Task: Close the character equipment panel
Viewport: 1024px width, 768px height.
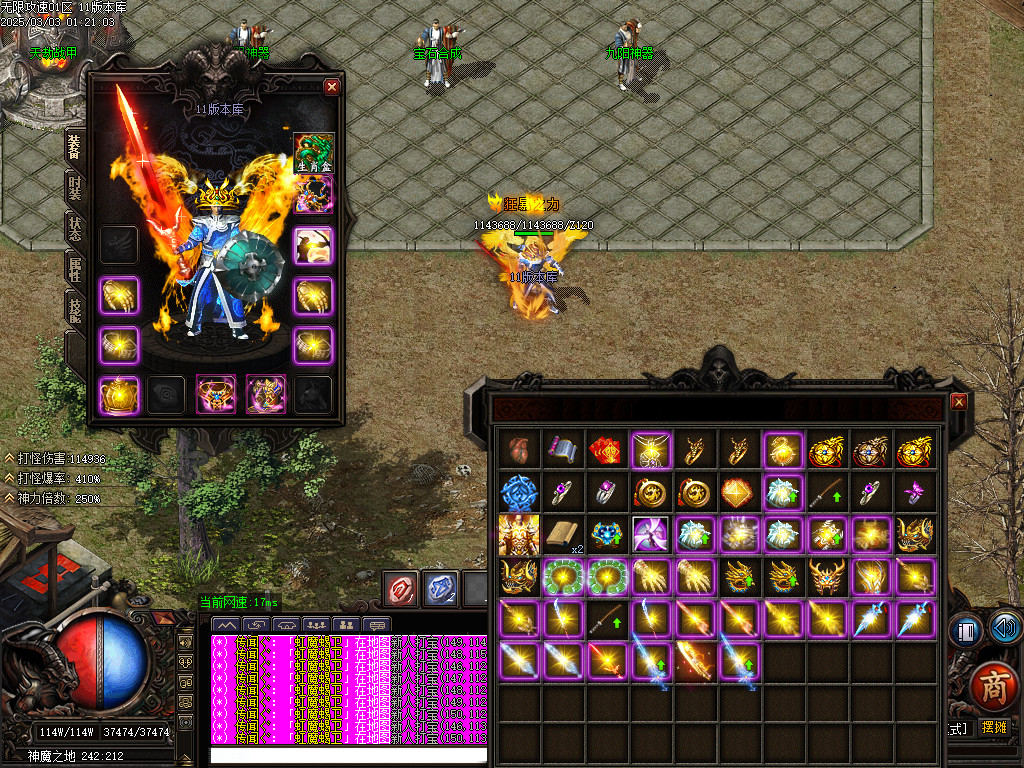Action: [x=332, y=87]
